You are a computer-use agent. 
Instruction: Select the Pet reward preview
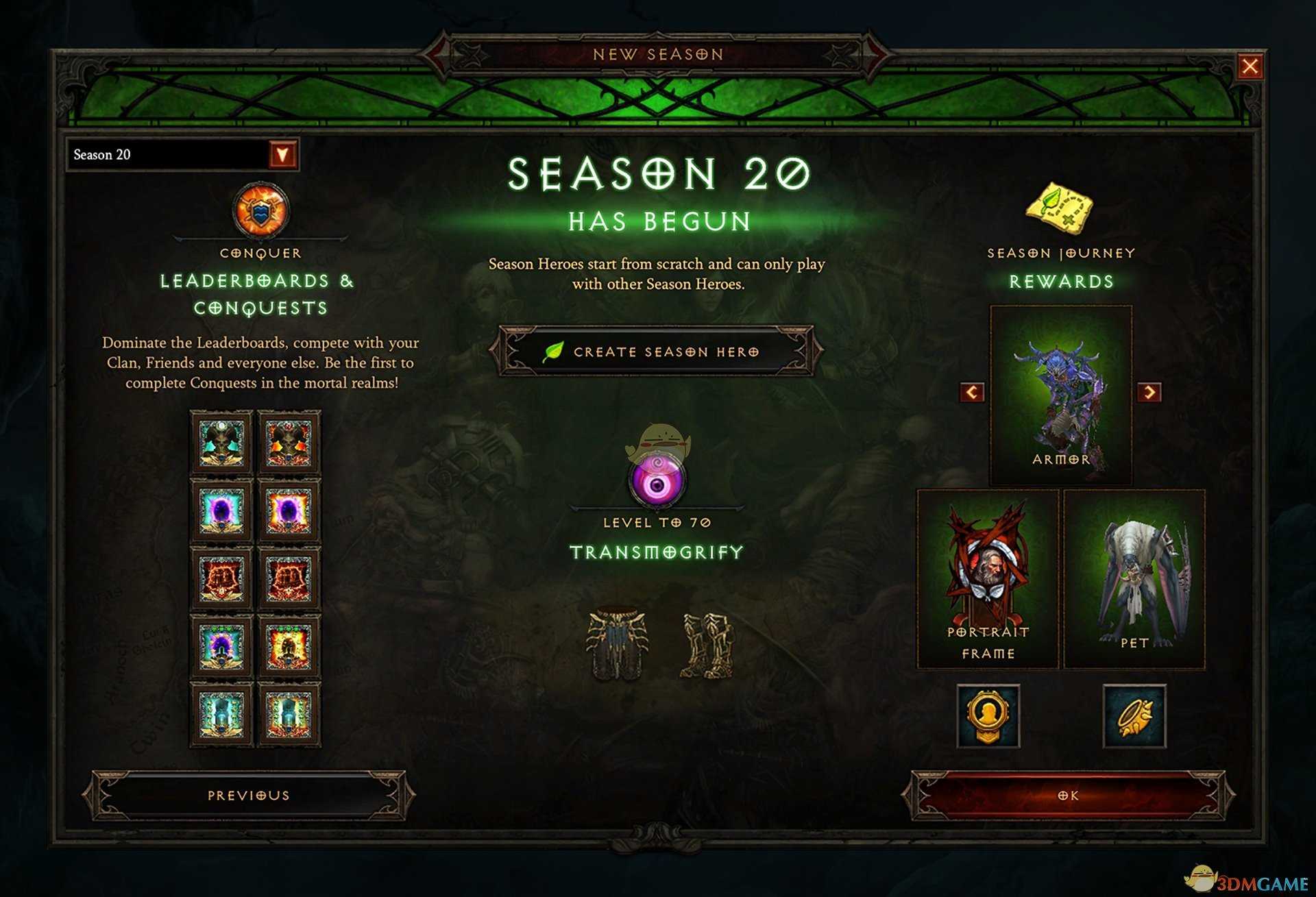1134,579
